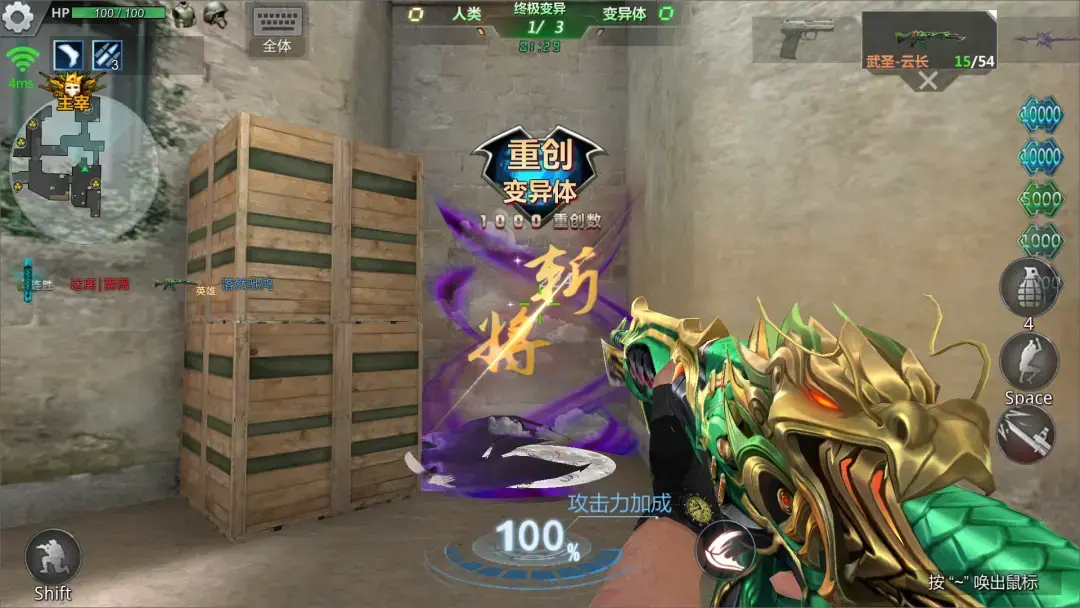Activate the knife melee attack button
The width and height of the screenshot is (1080, 608).
tap(1027, 434)
